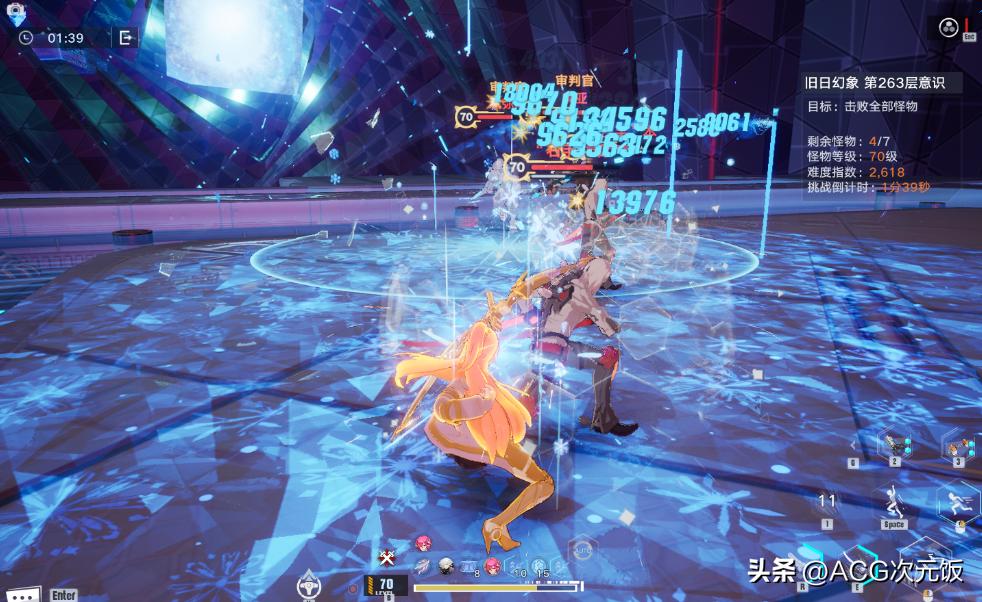Select the crossed swords buff icon
Screen dimensions: 982x602
387,557
